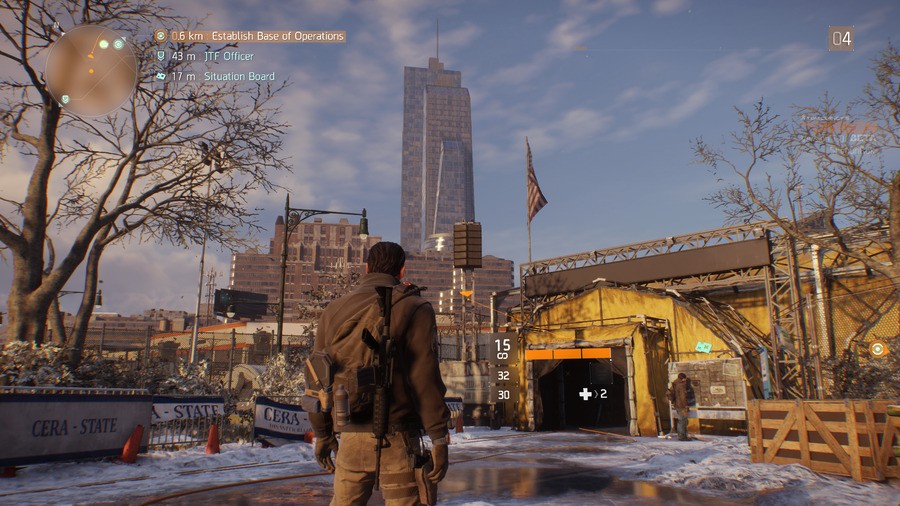Image resolution: width=900 pixels, height=506 pixels.
Task: Click the medkit cross icon
Action: tap(585, 394)
